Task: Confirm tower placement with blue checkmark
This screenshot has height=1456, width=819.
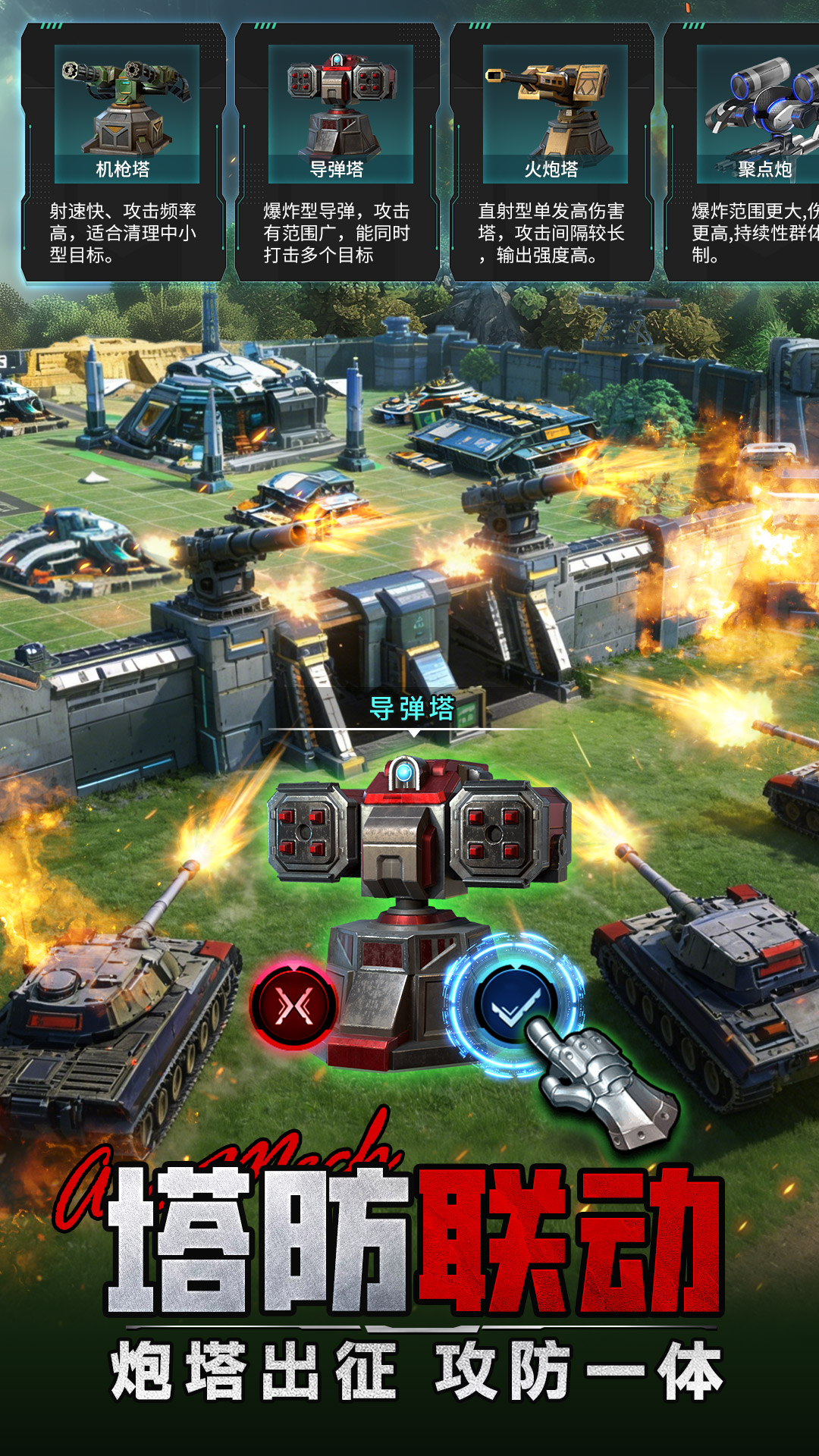Action: 516,1005
